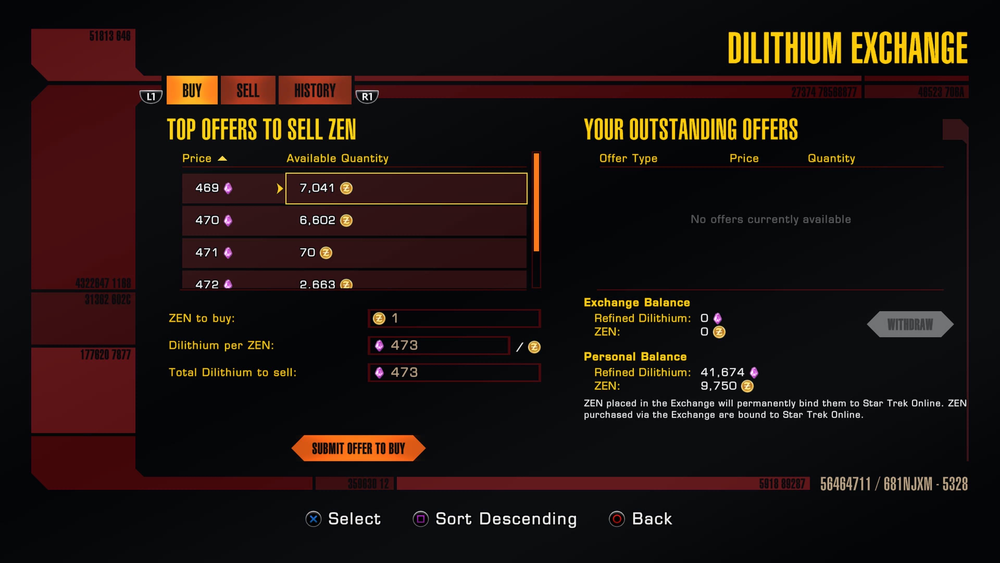
Task: Choose the offer priced at 470 dilithium
Action: [354, 220]
